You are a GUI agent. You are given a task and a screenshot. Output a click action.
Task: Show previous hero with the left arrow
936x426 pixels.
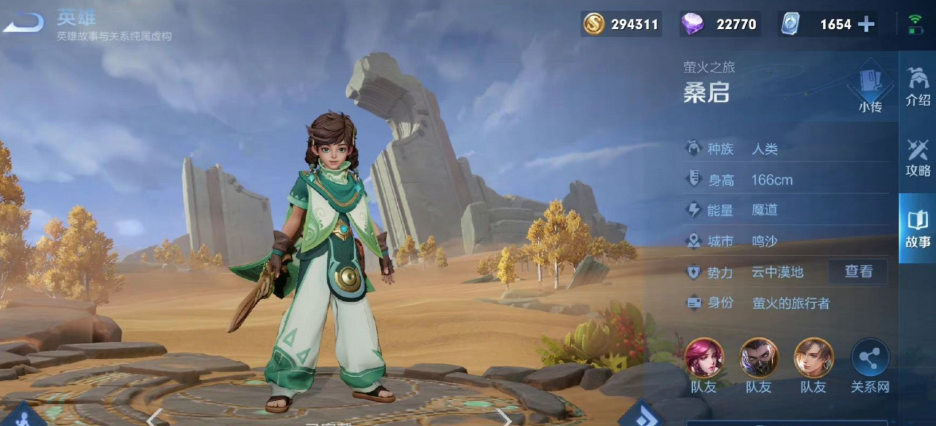click(156, 414)
